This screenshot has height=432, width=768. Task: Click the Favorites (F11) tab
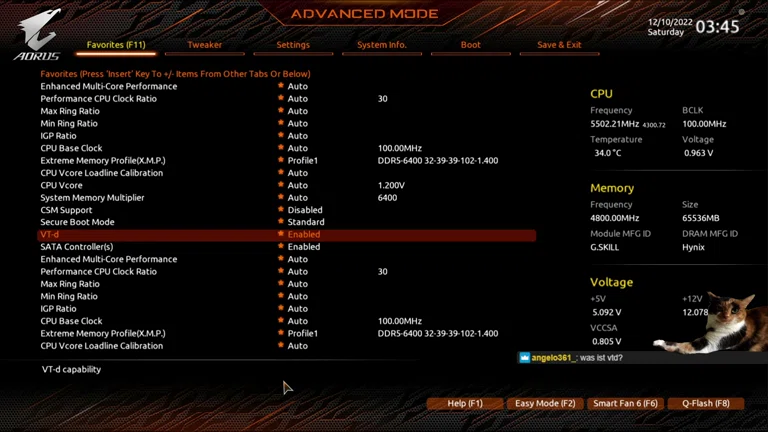[x=116, y=45]
